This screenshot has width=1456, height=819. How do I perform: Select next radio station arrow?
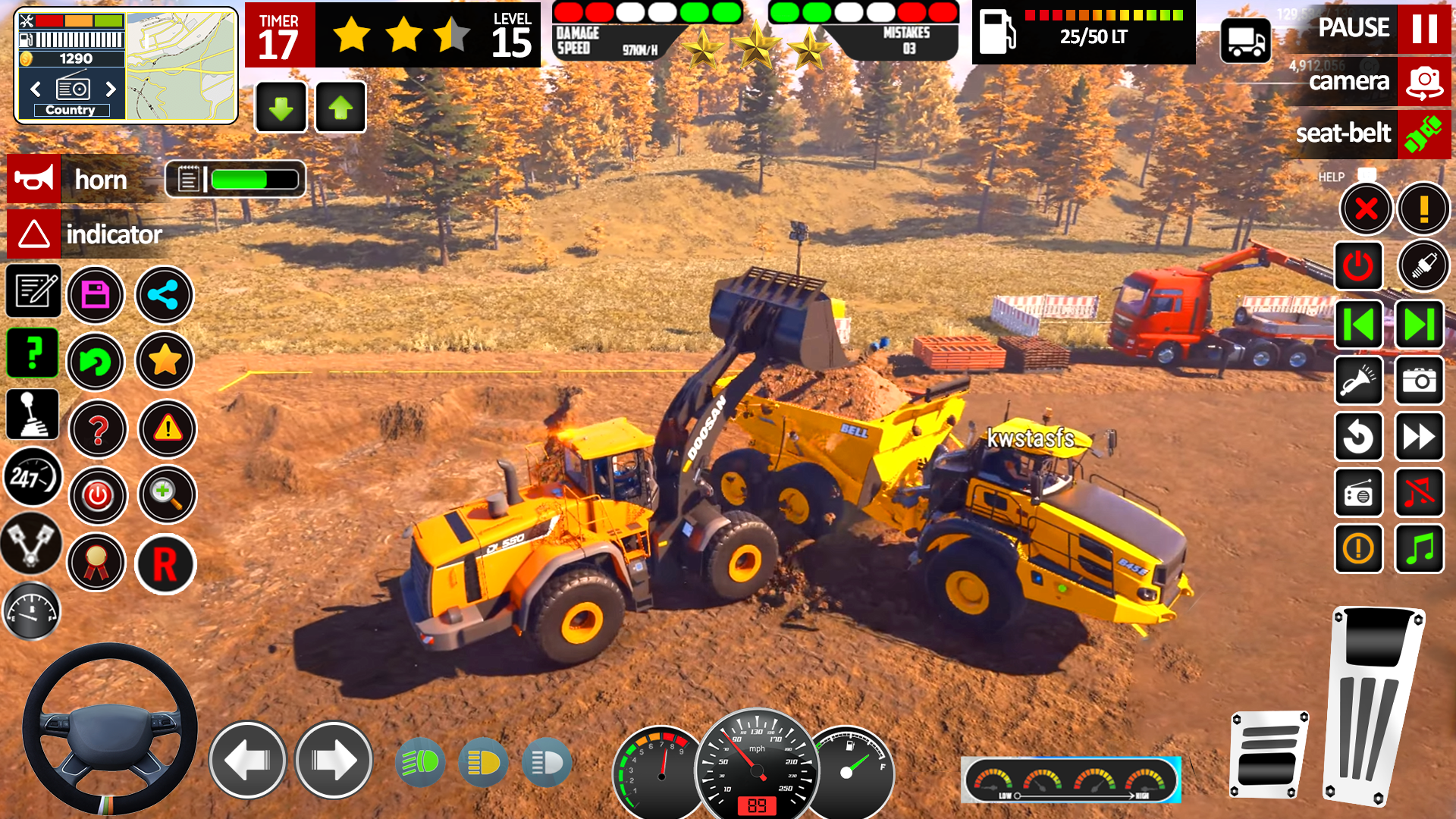[111, 89]
